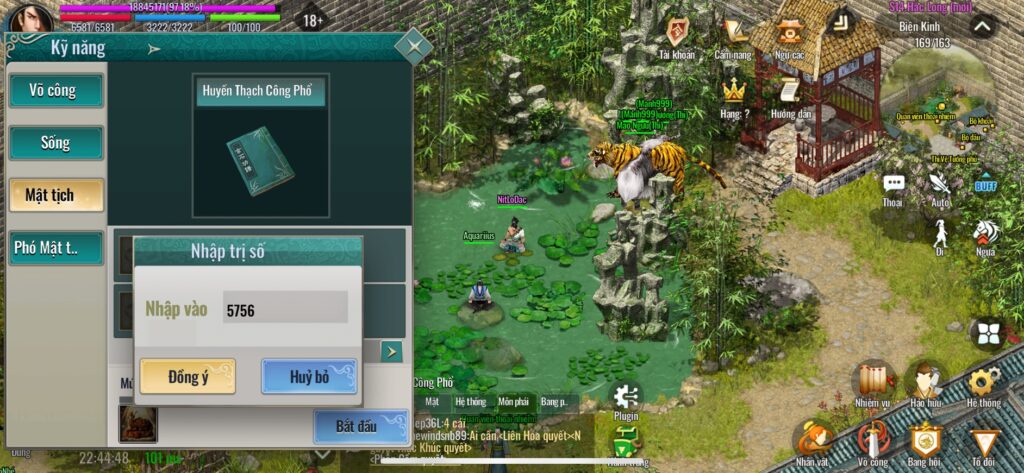This screenshot has height=473, width=1024.
Task: Focus the Nhập vào number field
Action: [285, 310]
